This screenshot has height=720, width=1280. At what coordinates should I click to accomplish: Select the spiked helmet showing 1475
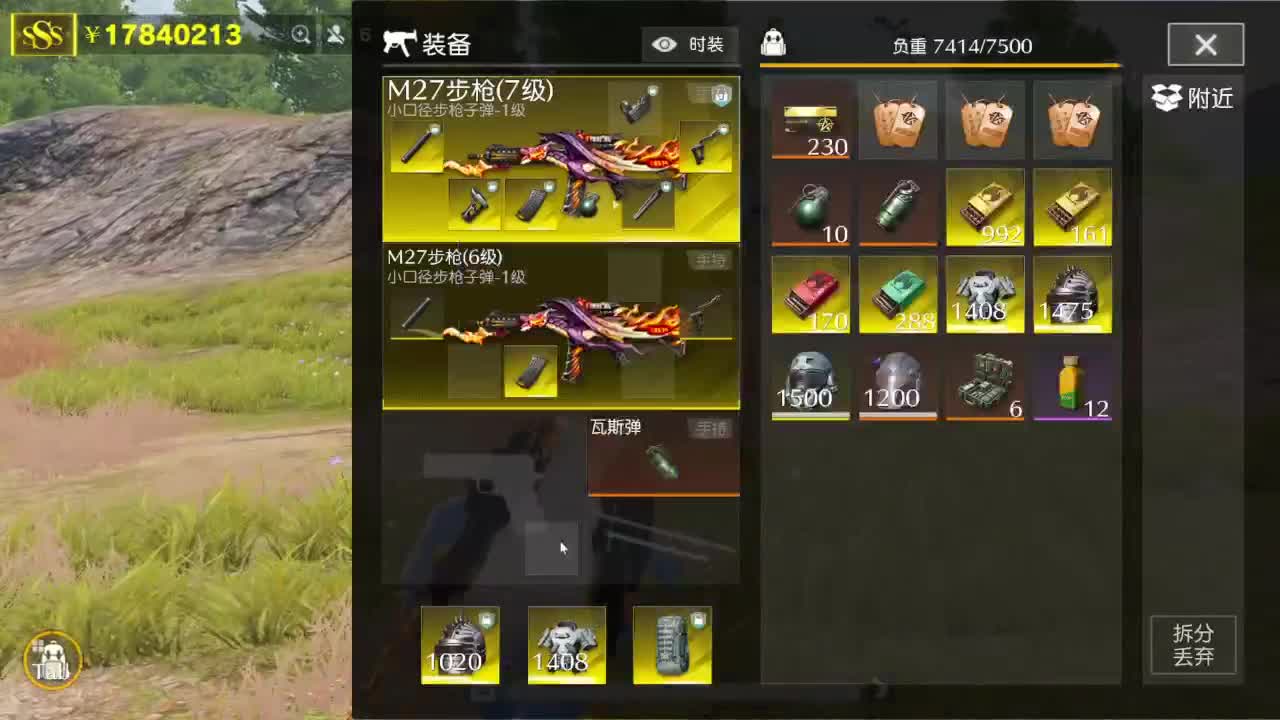coord(1071,294)
